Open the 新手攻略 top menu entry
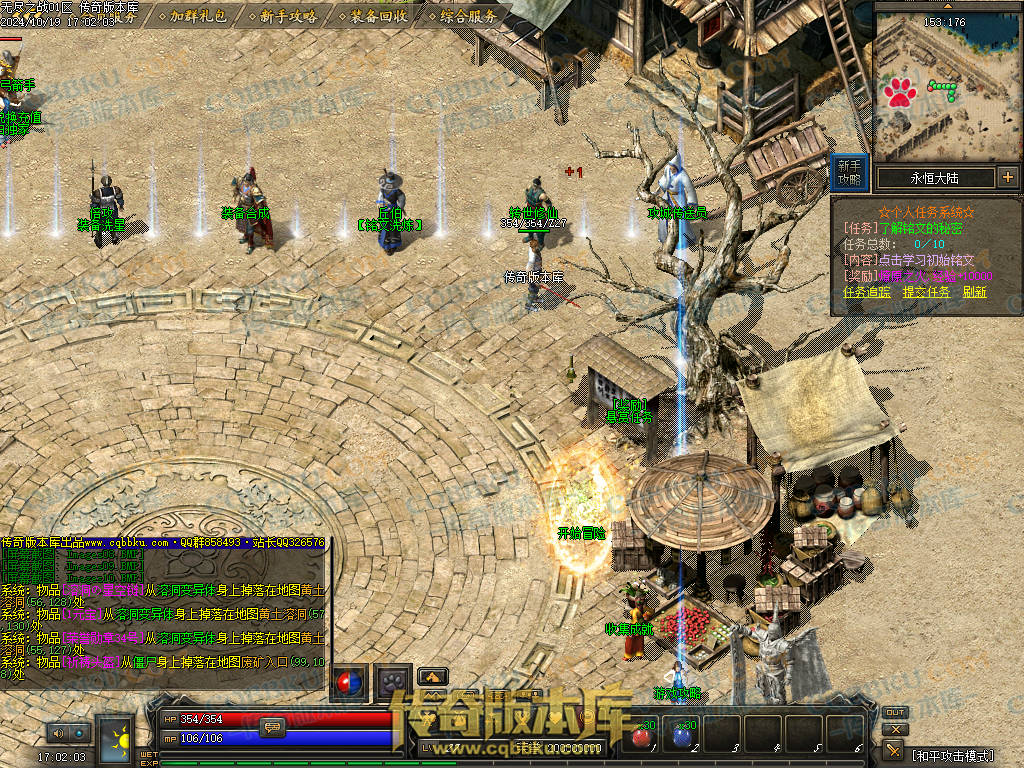Image resolution: width=1024 pixels, height=768 pixels. (x=288, y=16)
